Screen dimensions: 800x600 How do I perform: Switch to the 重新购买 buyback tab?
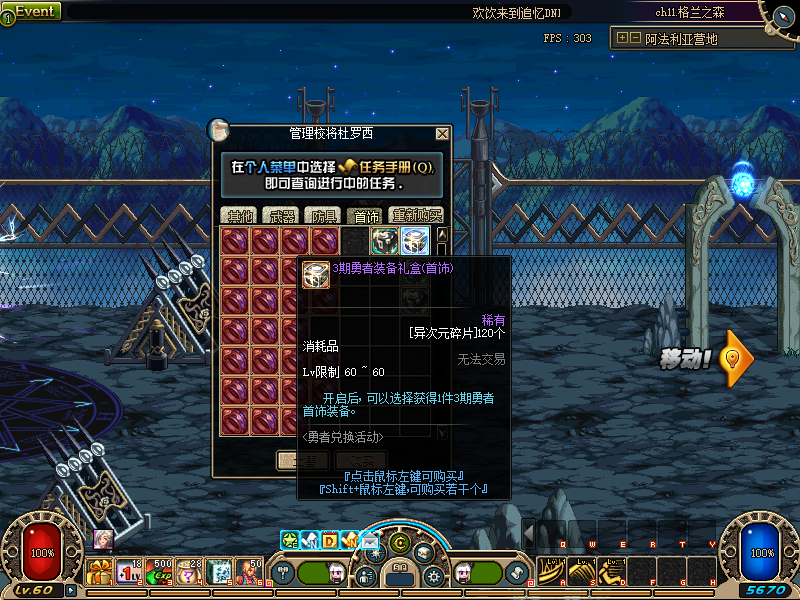[415, 215]
